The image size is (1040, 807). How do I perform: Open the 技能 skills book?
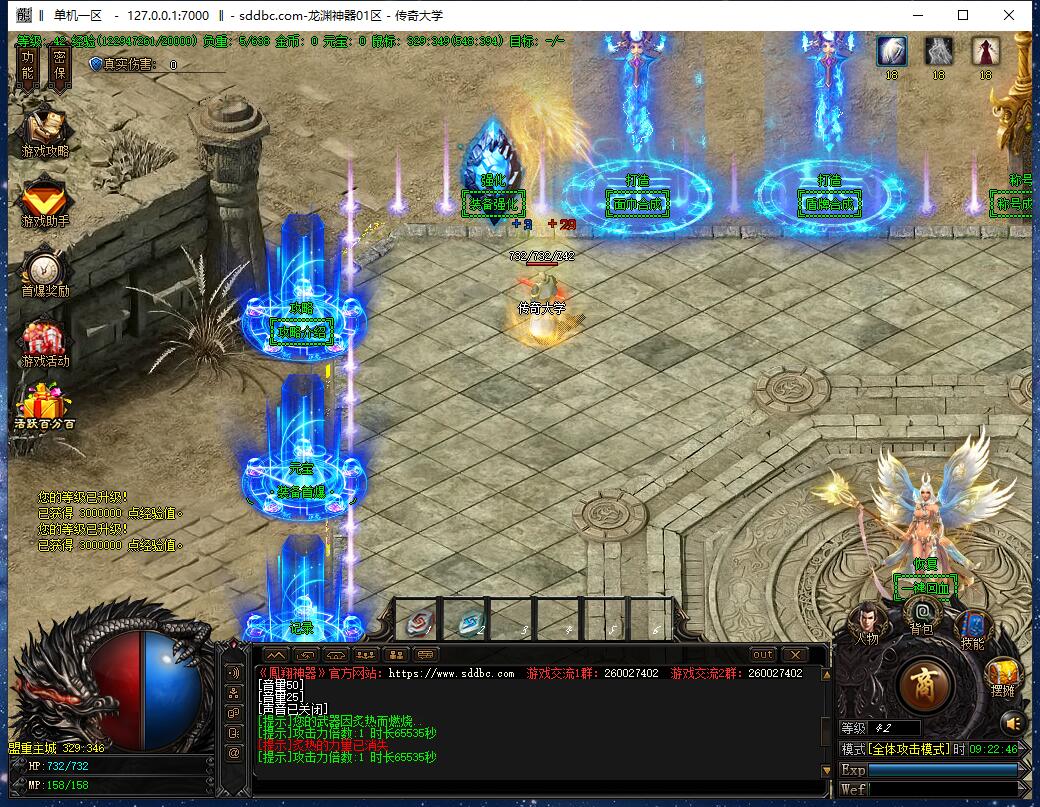point(972,627)
